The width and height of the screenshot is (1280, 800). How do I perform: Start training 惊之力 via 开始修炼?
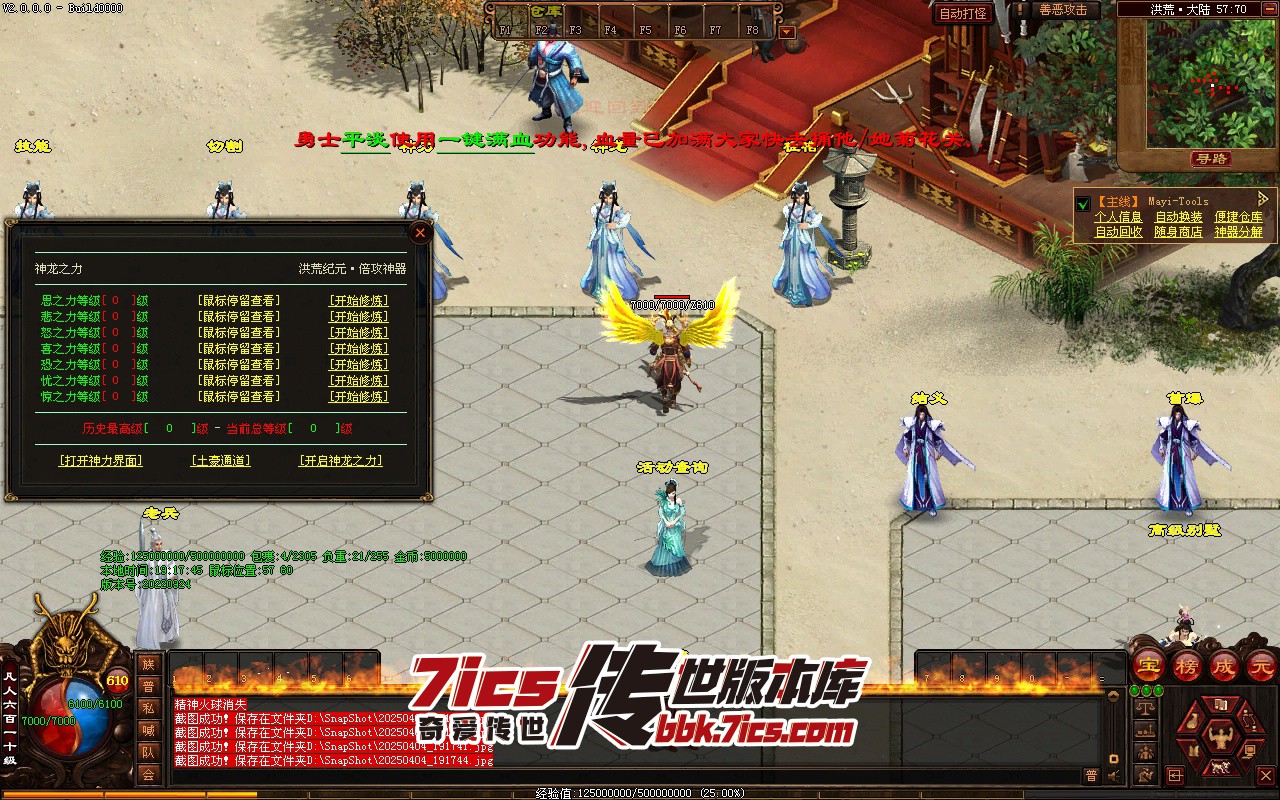358,397
